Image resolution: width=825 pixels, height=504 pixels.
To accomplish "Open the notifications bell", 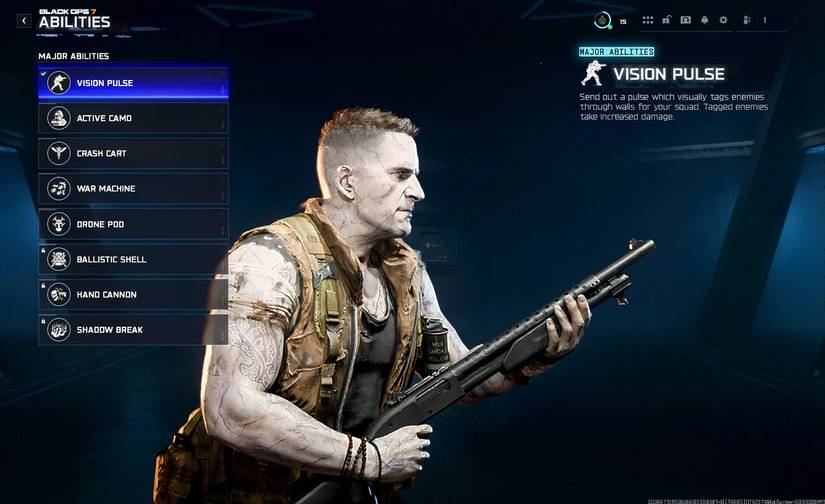I will click(x=704, y=20).
